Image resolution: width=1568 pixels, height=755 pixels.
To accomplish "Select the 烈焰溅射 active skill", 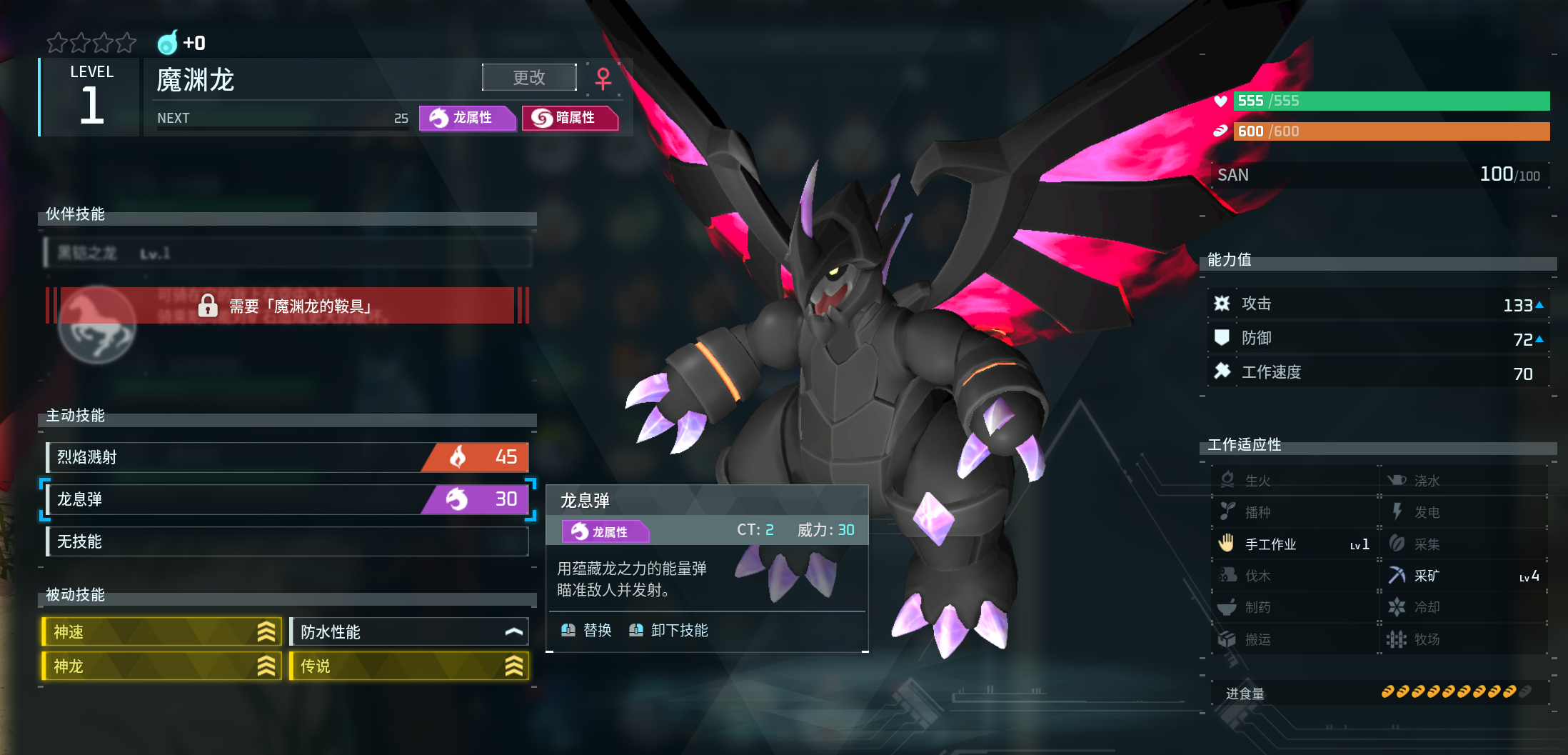I will point(286,457).
